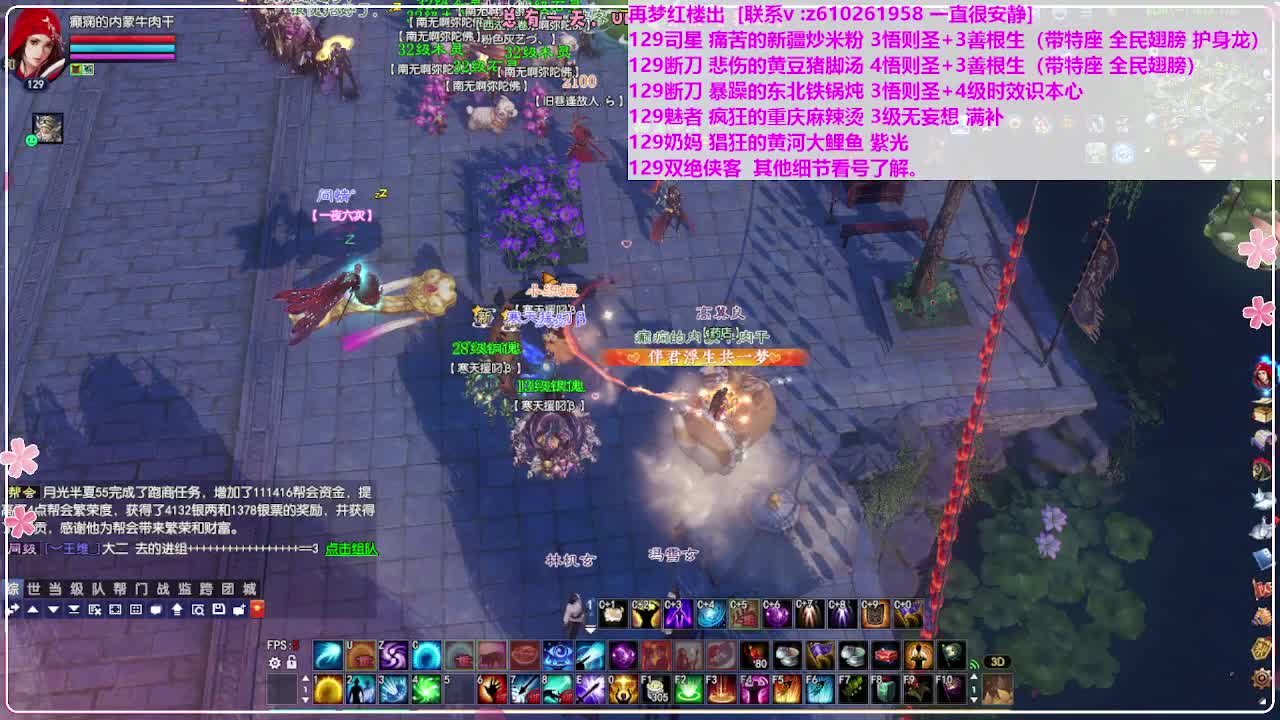Use the coin item in slot F1
Image resolution: width=1280 pixels, height=720 pixels.
(657, 690)
